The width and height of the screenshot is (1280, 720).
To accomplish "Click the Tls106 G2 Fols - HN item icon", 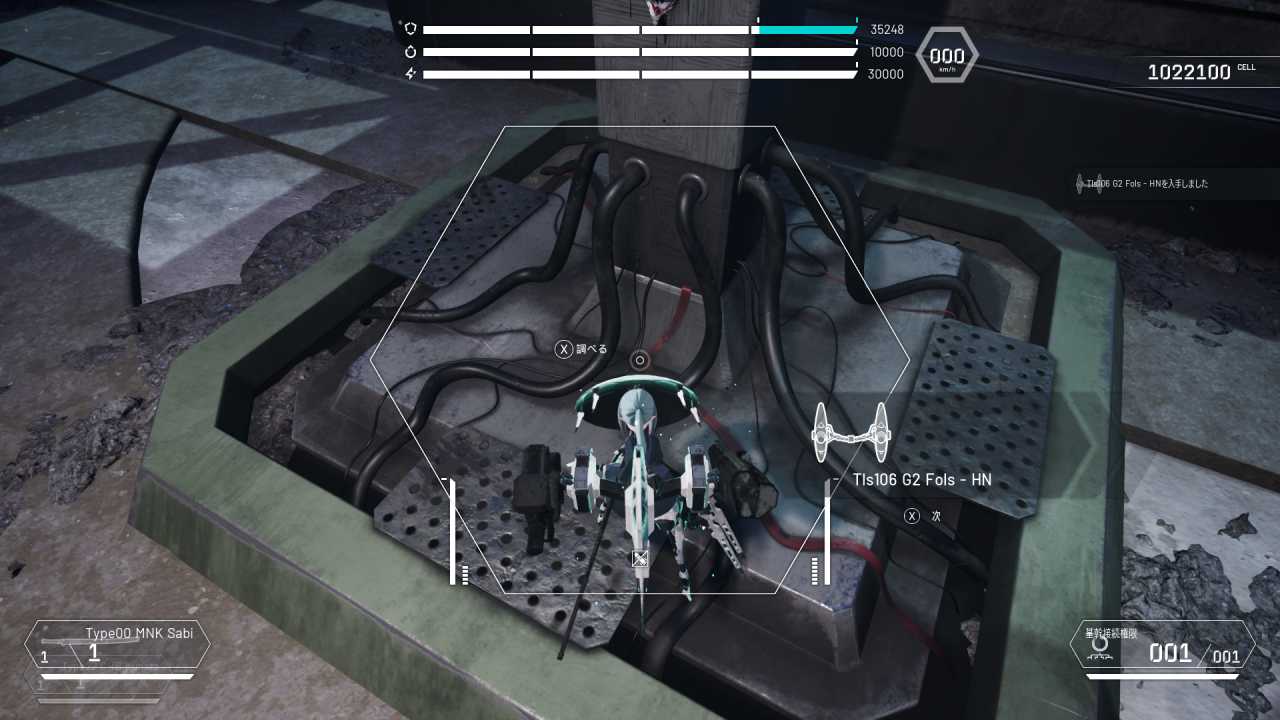I will pyautogui.click(x=850, y=432).
